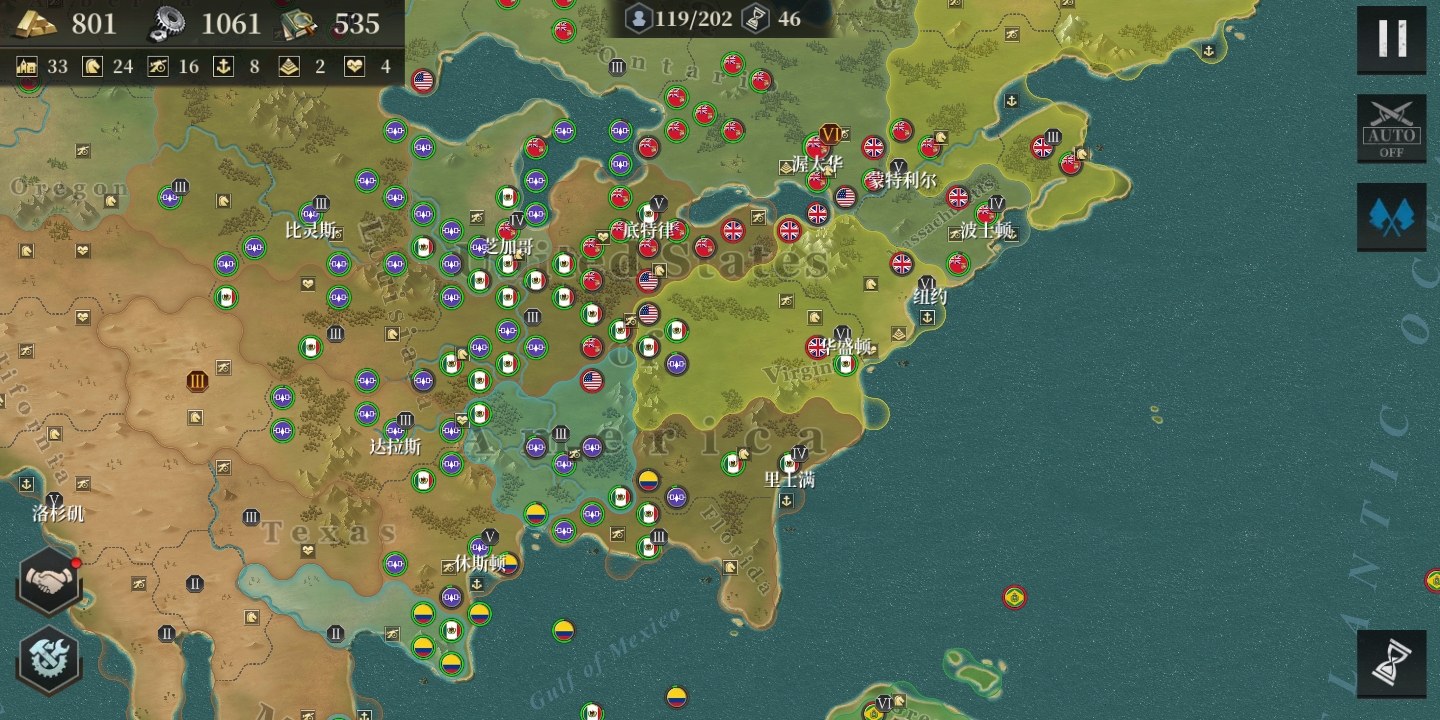
Task: Select the city labeled 里士满
Action: [x=790, y=479]
